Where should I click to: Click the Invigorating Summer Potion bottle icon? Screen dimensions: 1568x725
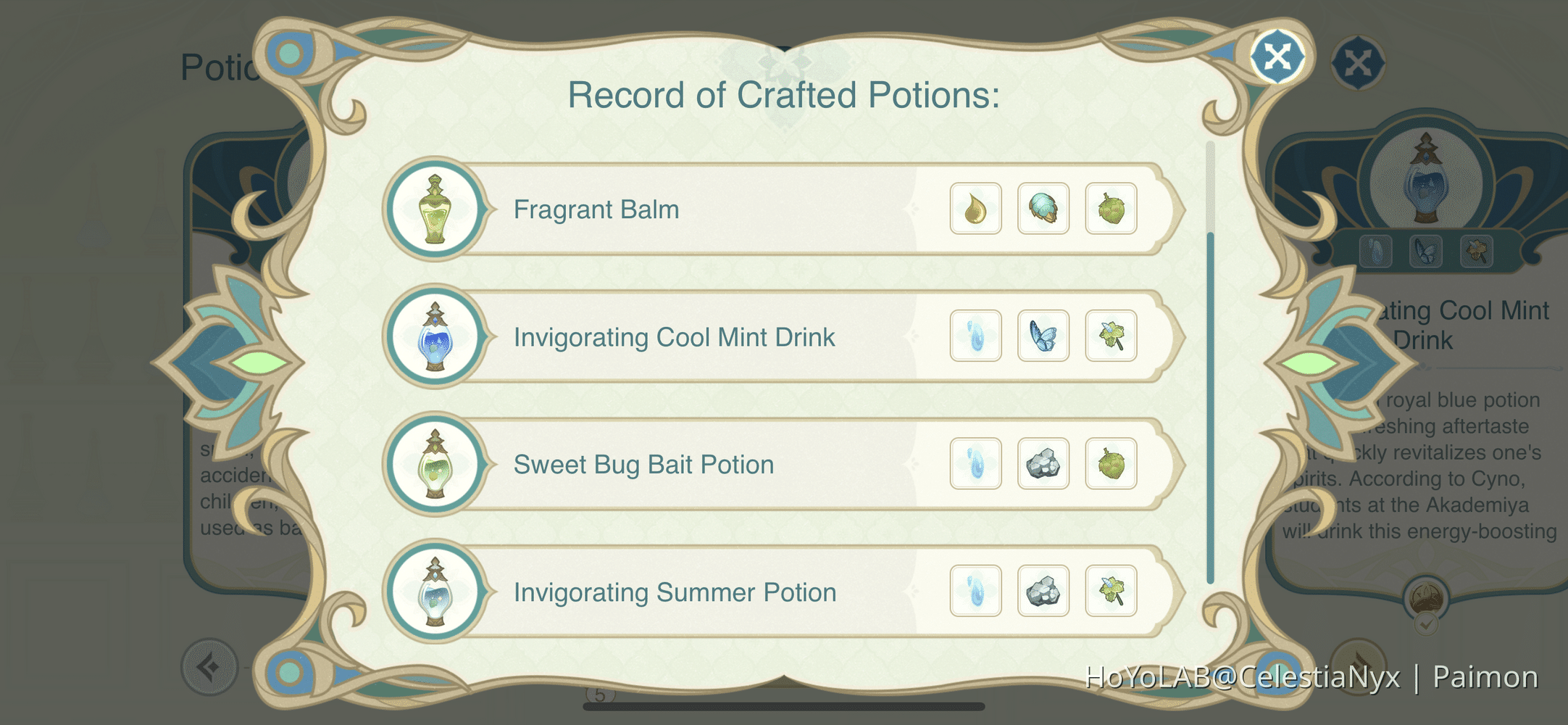(435, 592)
